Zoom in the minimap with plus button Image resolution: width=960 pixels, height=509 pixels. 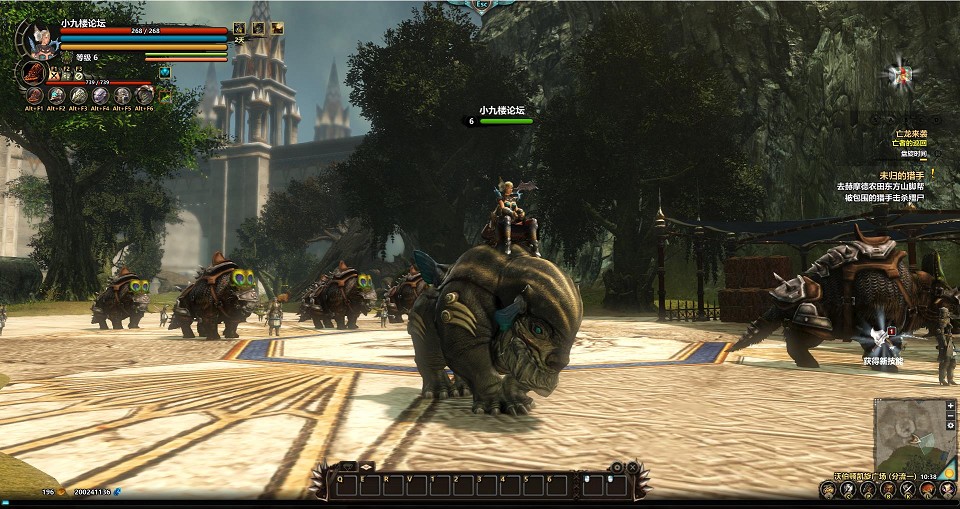950,405
